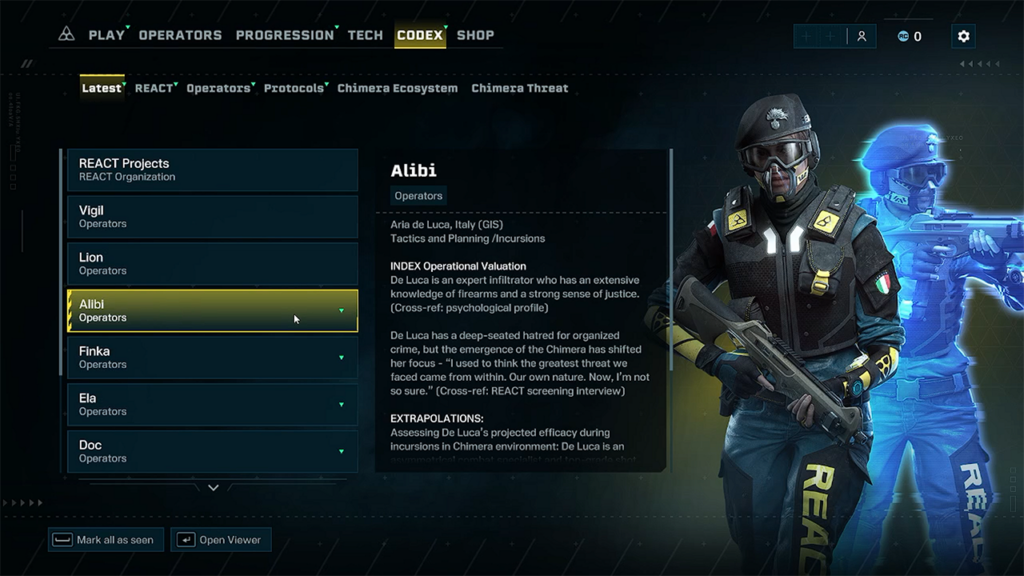Switch to the REACT codex category
The height and width of the screenshot is (576, 1024).
coord(154,88)
